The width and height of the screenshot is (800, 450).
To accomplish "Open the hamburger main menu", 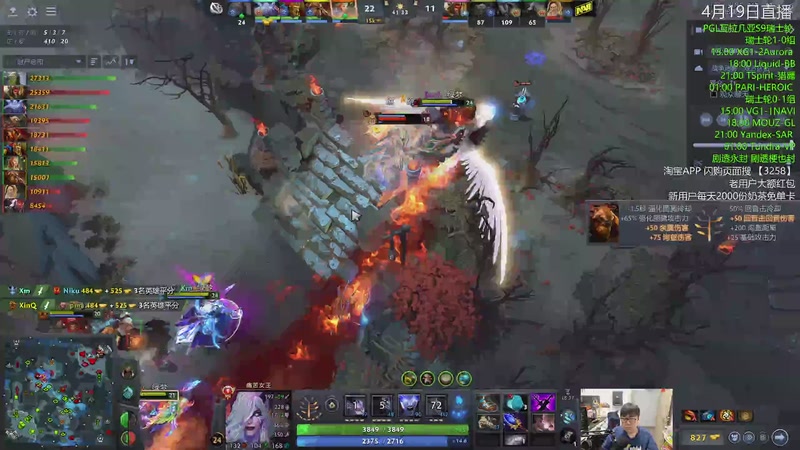I will (x=51, y=12).
